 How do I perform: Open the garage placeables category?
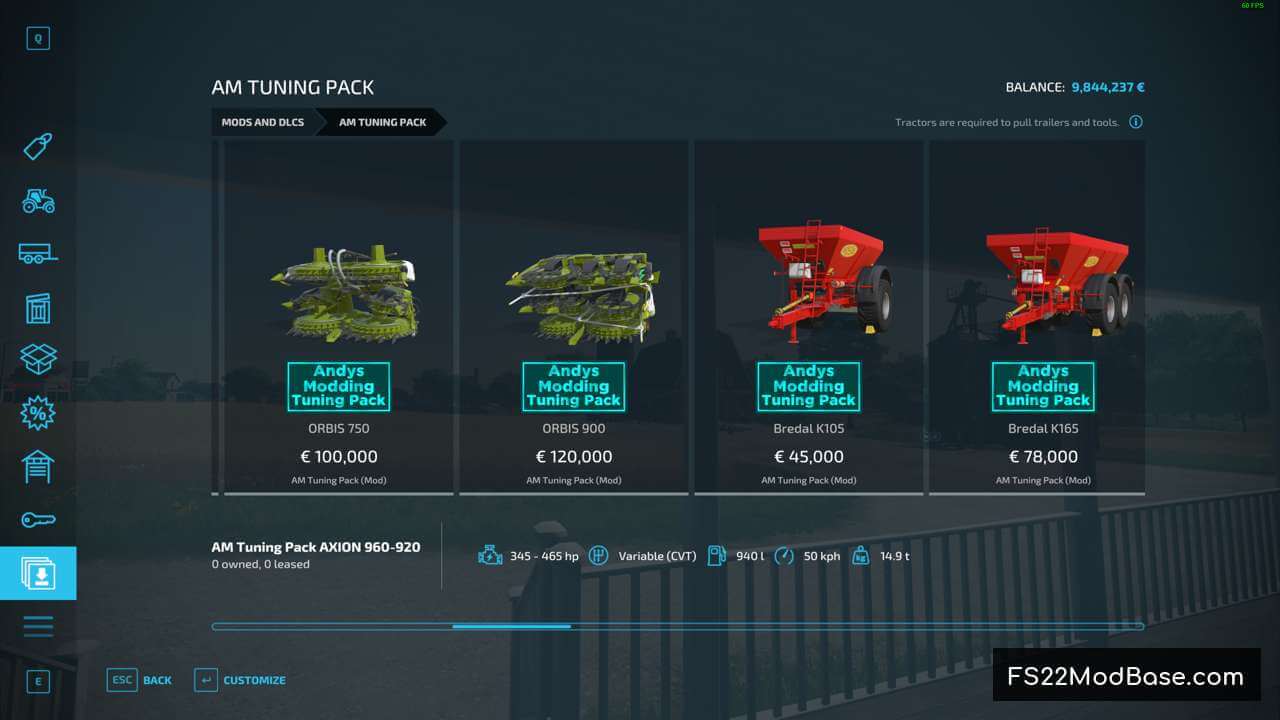[38, 466]
